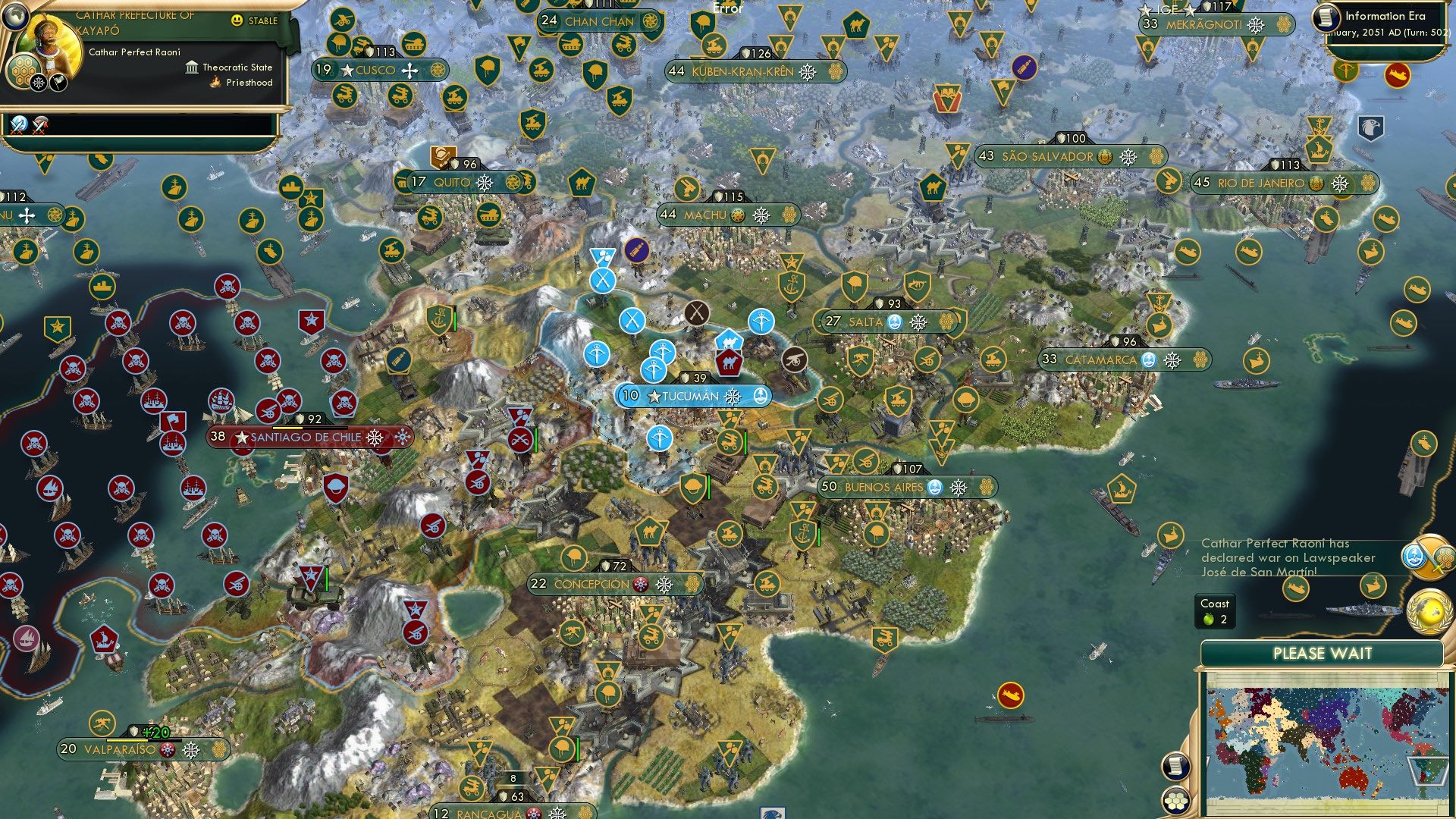The width and height of the screenshot is (1456, 819).
Task: Open Social Policies via the hexagon icon
Action: click(24, 71)
